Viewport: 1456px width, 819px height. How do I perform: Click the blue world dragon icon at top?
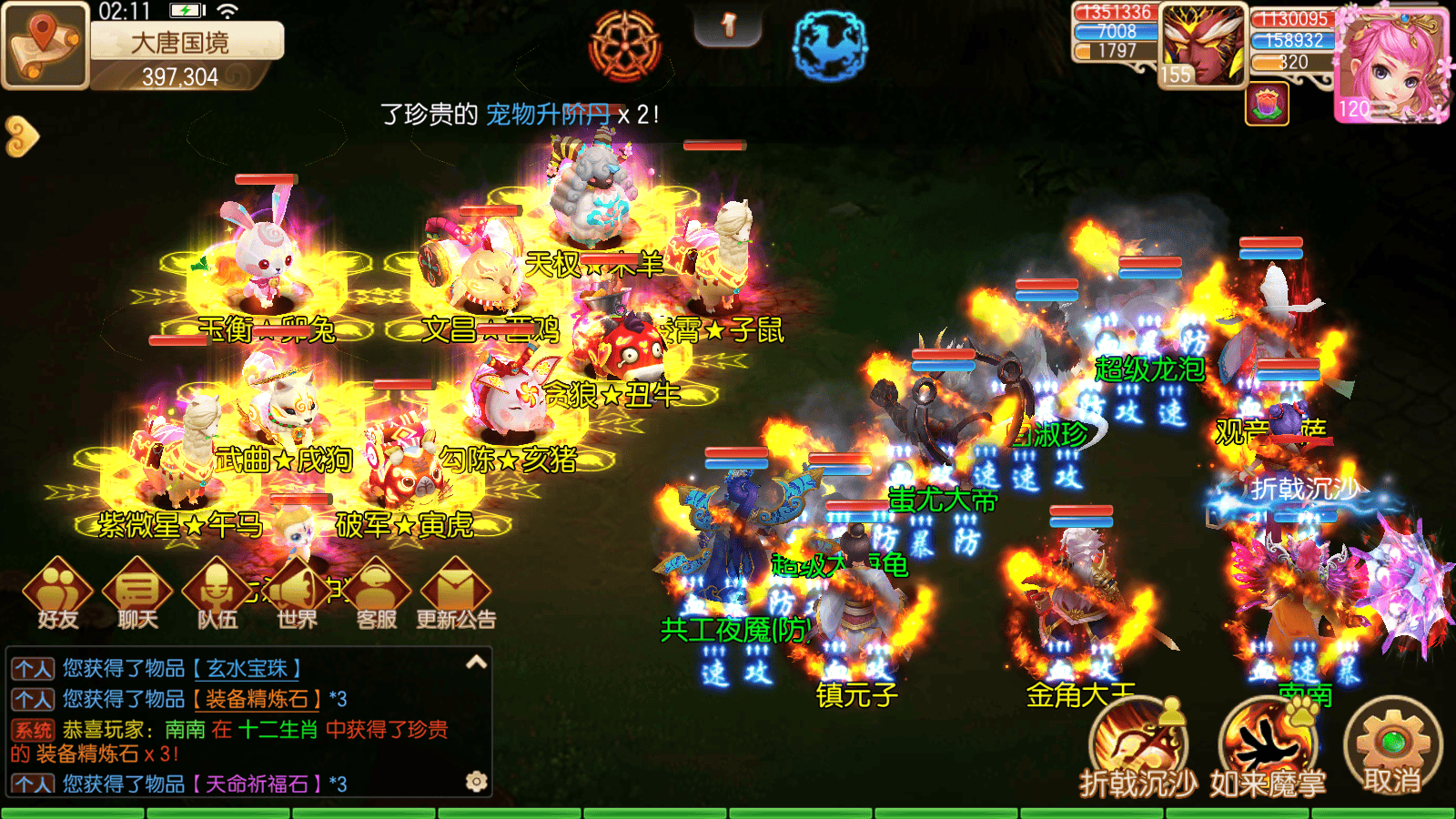tap(829, 45)
